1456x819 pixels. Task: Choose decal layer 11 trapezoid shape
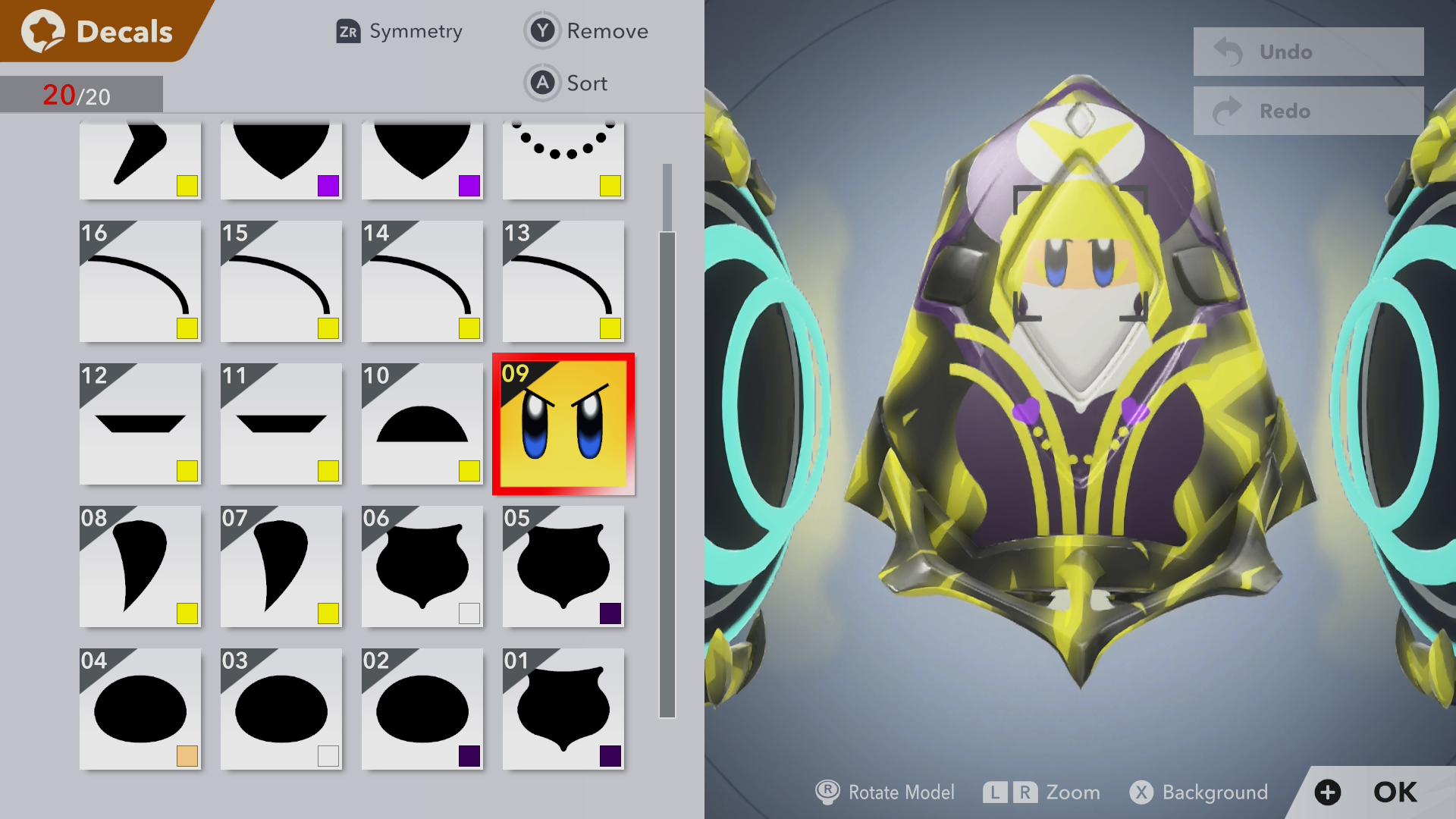point(281,423)
